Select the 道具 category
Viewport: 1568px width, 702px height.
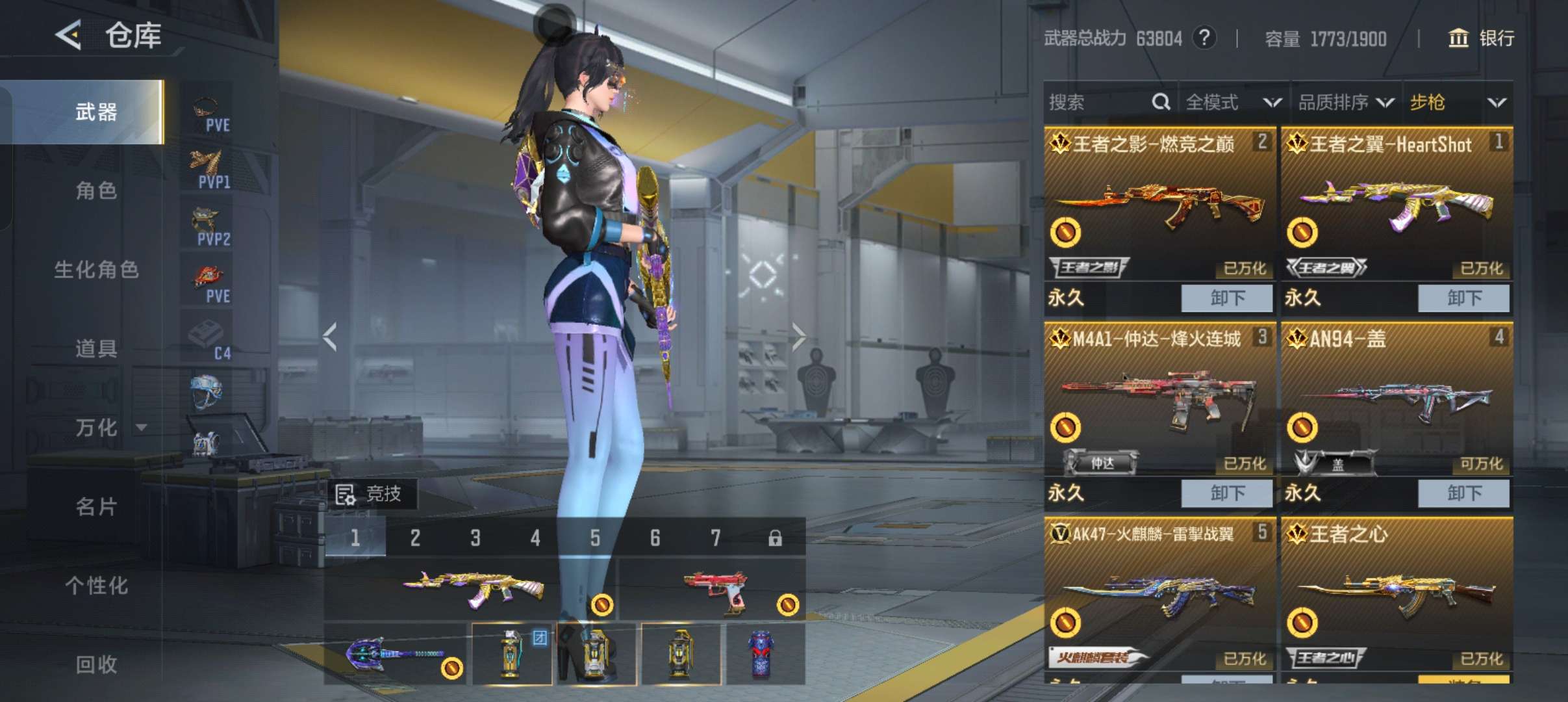tap(96, 348)
